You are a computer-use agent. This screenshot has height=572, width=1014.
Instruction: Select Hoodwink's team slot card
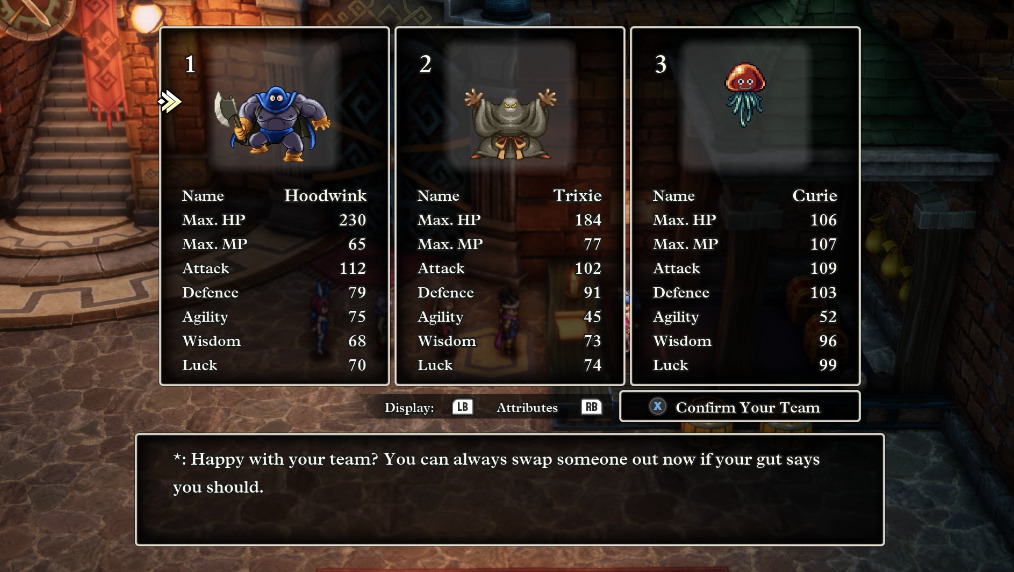[274, 205]
